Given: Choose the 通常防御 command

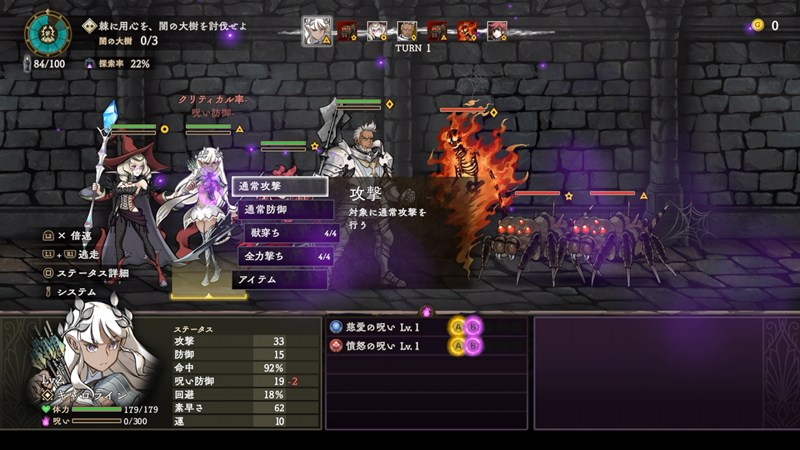Looking at the screenshot, I should pos(282,210).
